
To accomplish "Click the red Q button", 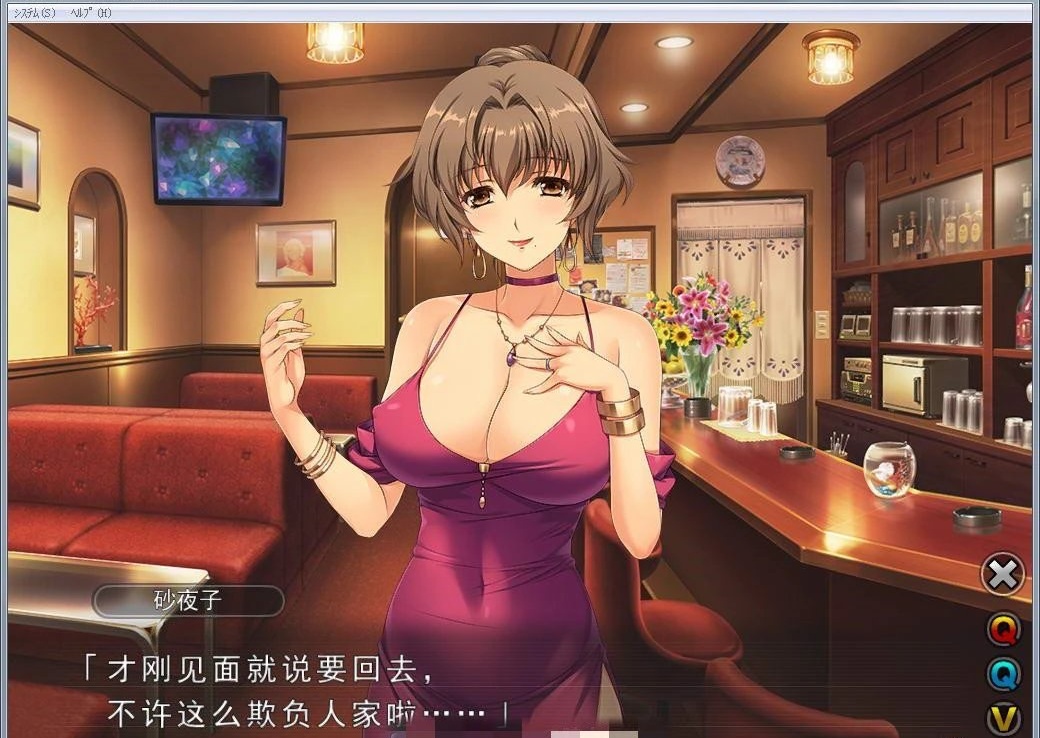I will pyautogui.click(x=1004, y=629).
